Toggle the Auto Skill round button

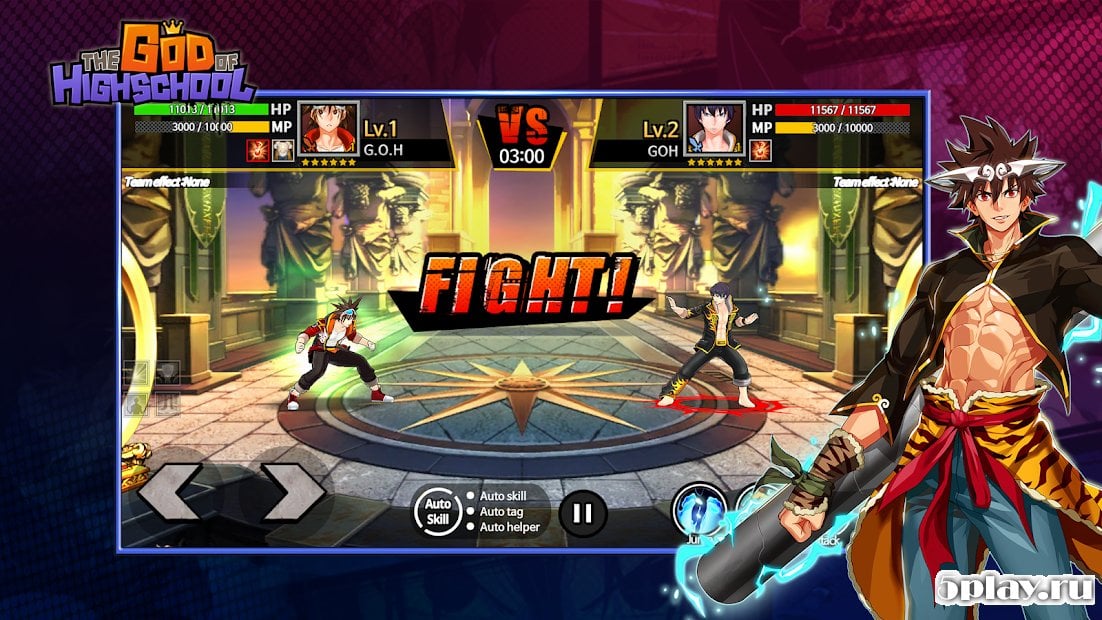click(x=435, y=512)
